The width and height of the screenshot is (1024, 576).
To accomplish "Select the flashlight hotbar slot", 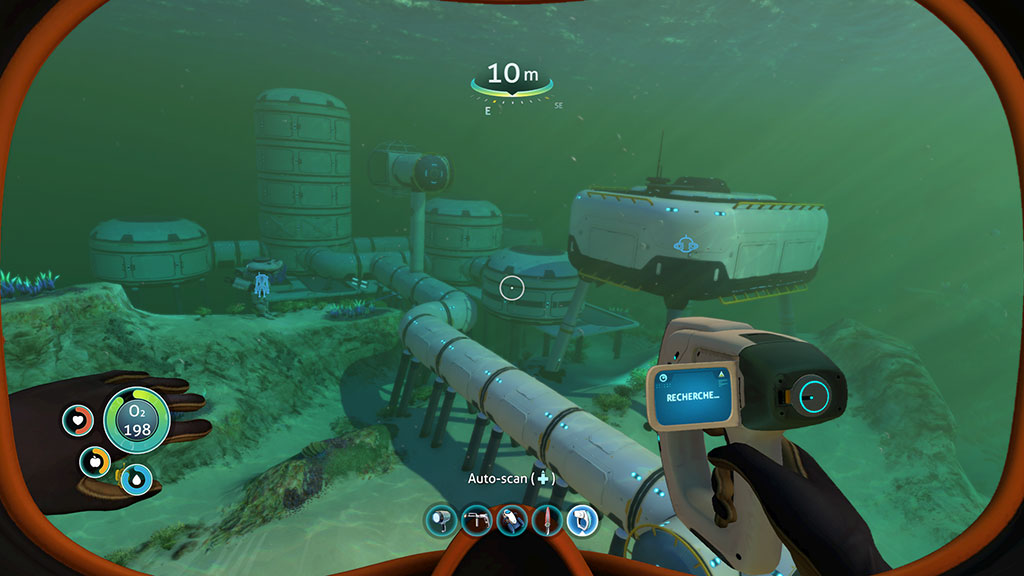I will click(x=439, y=520).
